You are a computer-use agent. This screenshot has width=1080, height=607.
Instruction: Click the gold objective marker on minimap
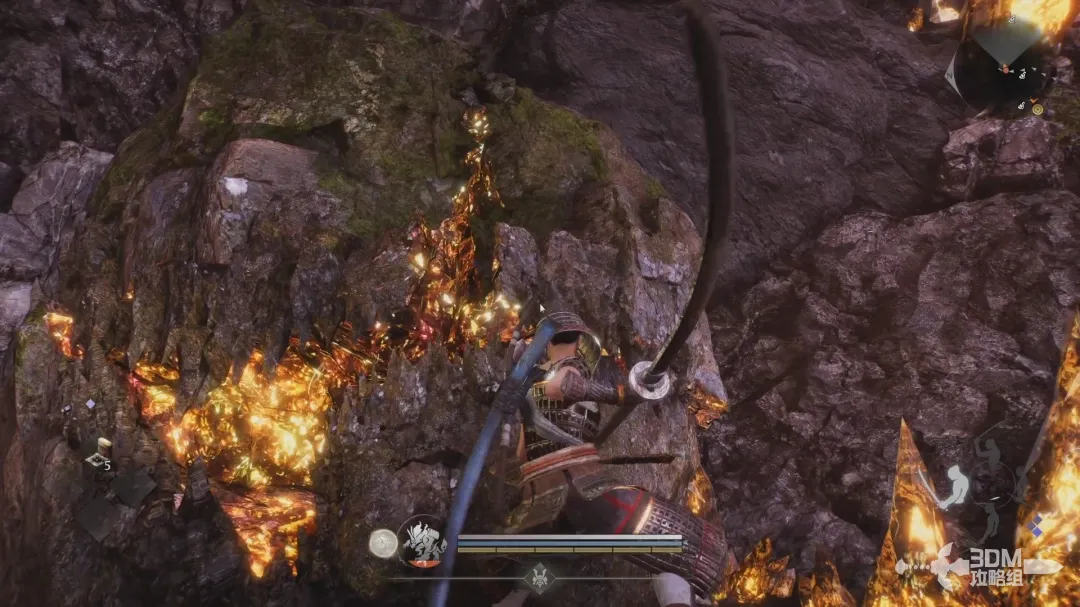point(1037,108)
